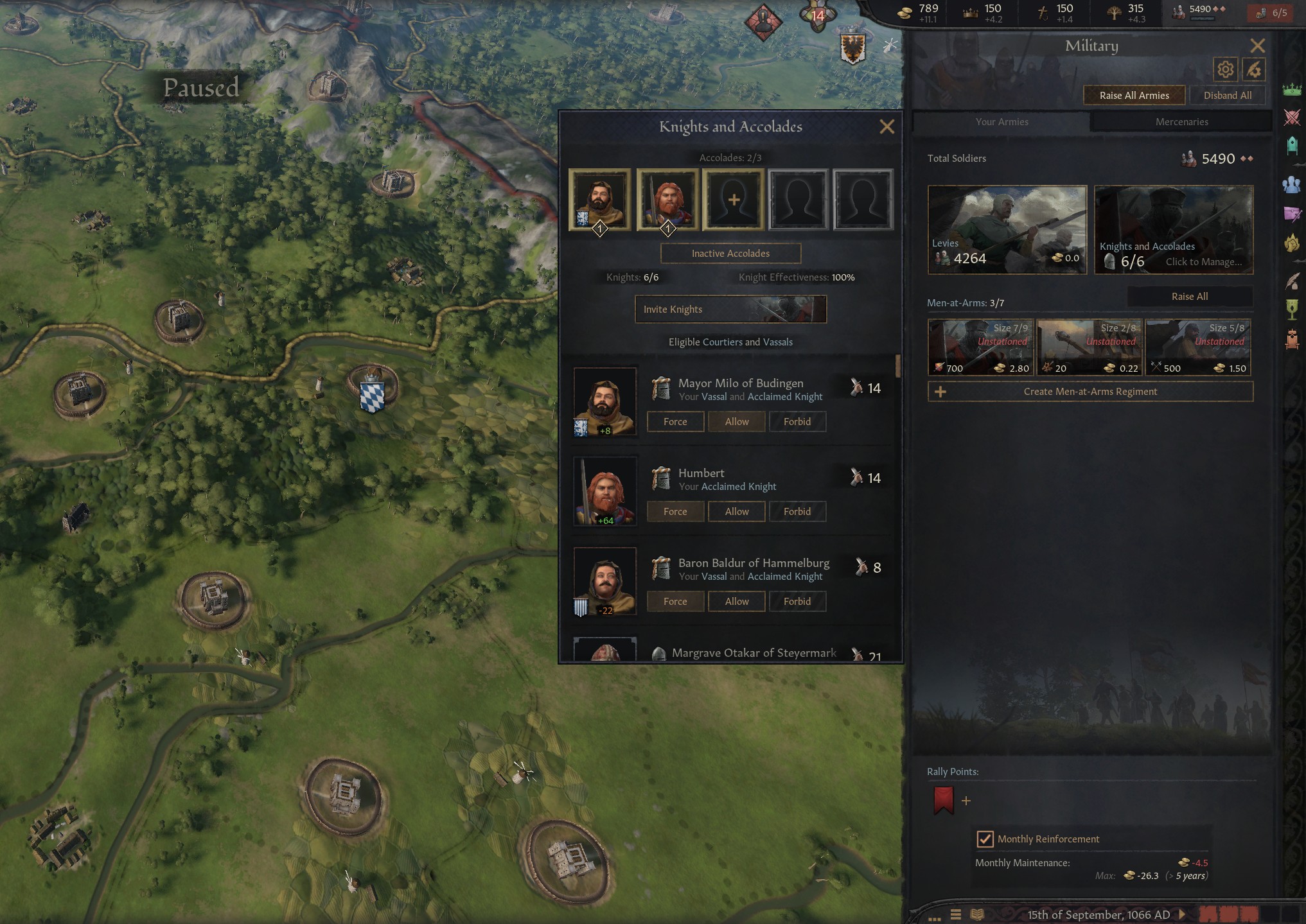Switch to the Mercenaries tab

1181,122
